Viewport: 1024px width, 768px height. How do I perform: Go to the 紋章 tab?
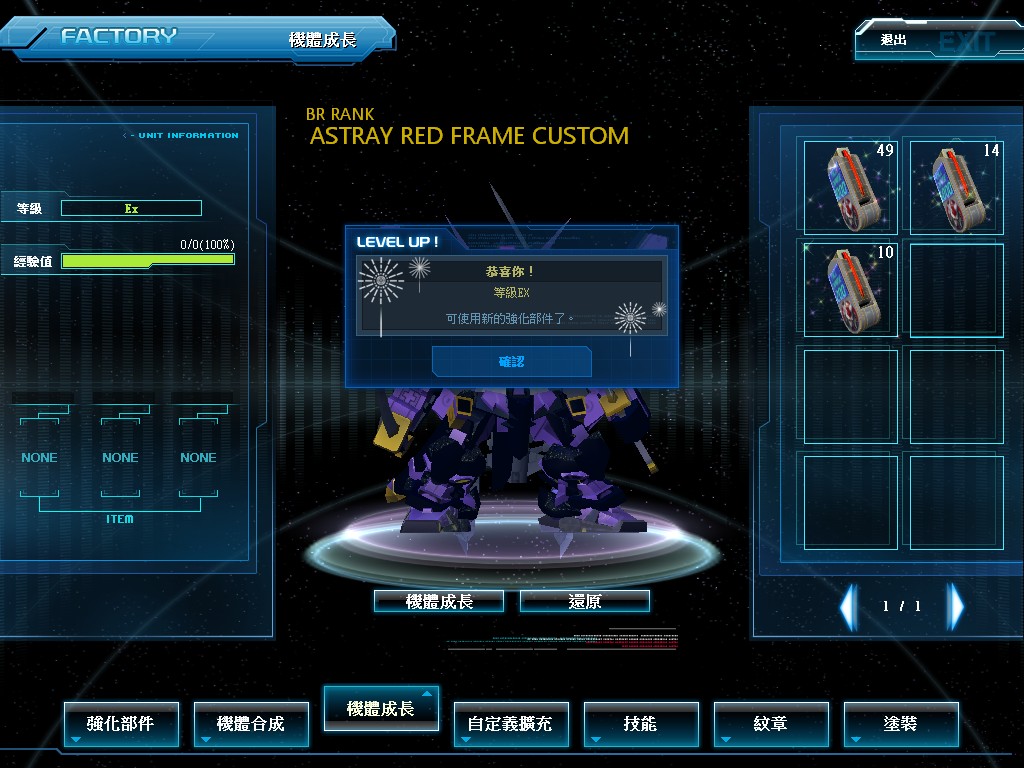[x=770, y=723]
